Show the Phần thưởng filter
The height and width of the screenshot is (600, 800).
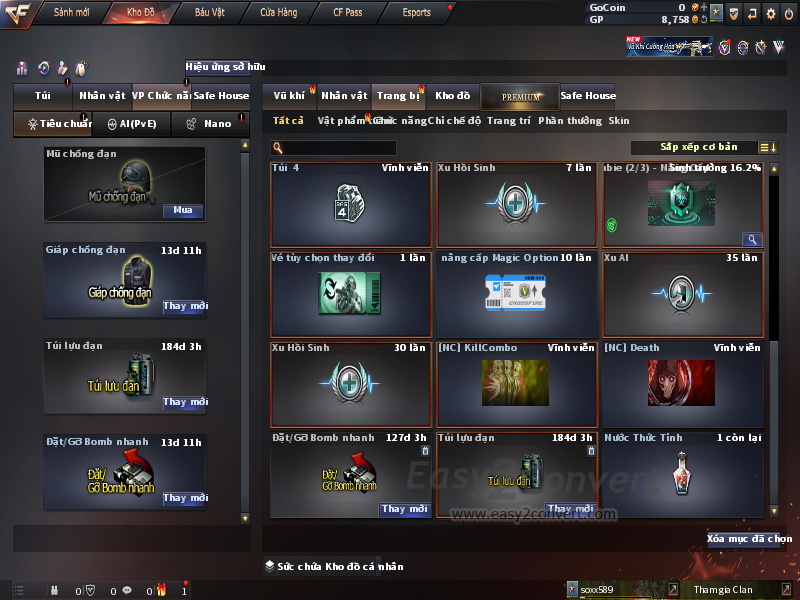570,121
